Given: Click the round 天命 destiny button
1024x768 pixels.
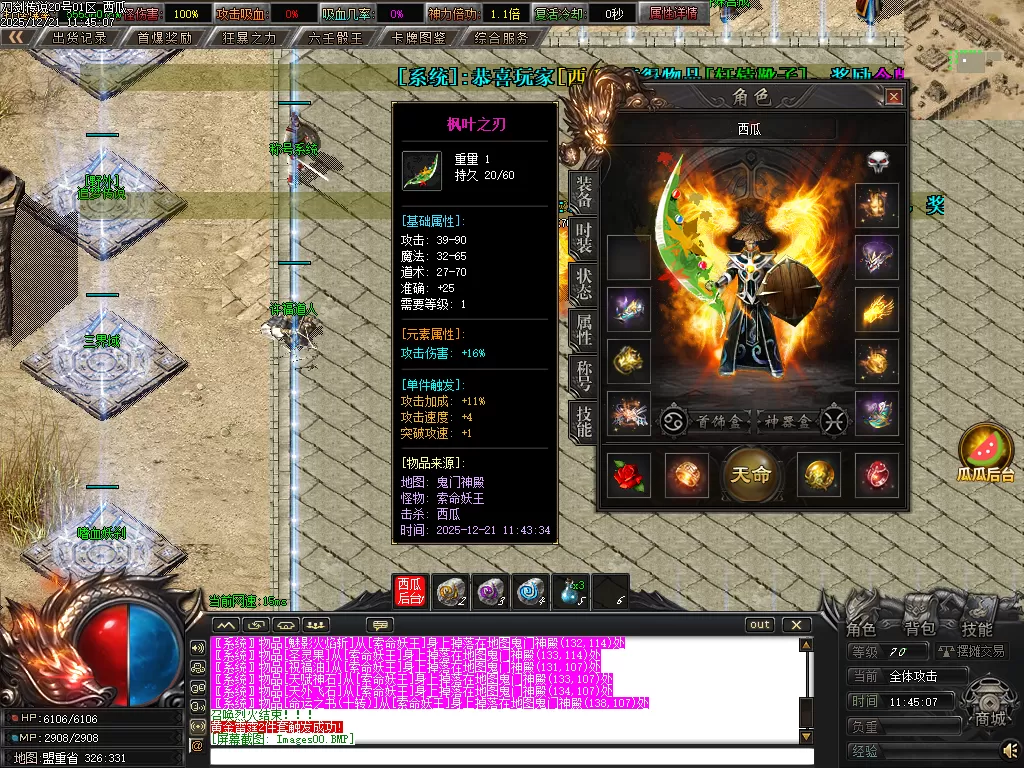Looking at the screenshot, I should click(751, 474).
